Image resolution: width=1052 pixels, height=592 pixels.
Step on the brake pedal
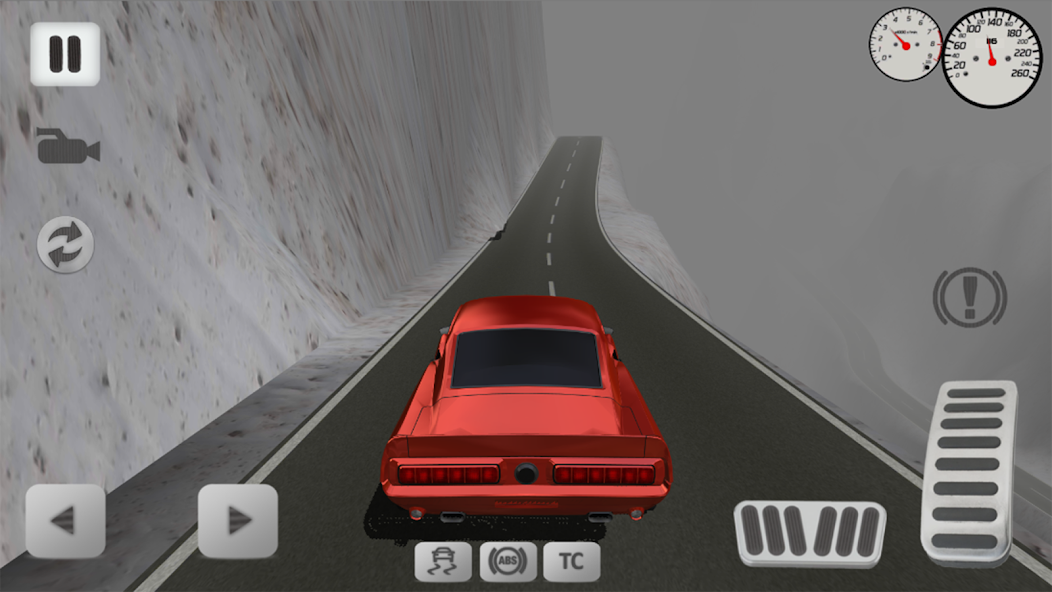pos(810,534)
